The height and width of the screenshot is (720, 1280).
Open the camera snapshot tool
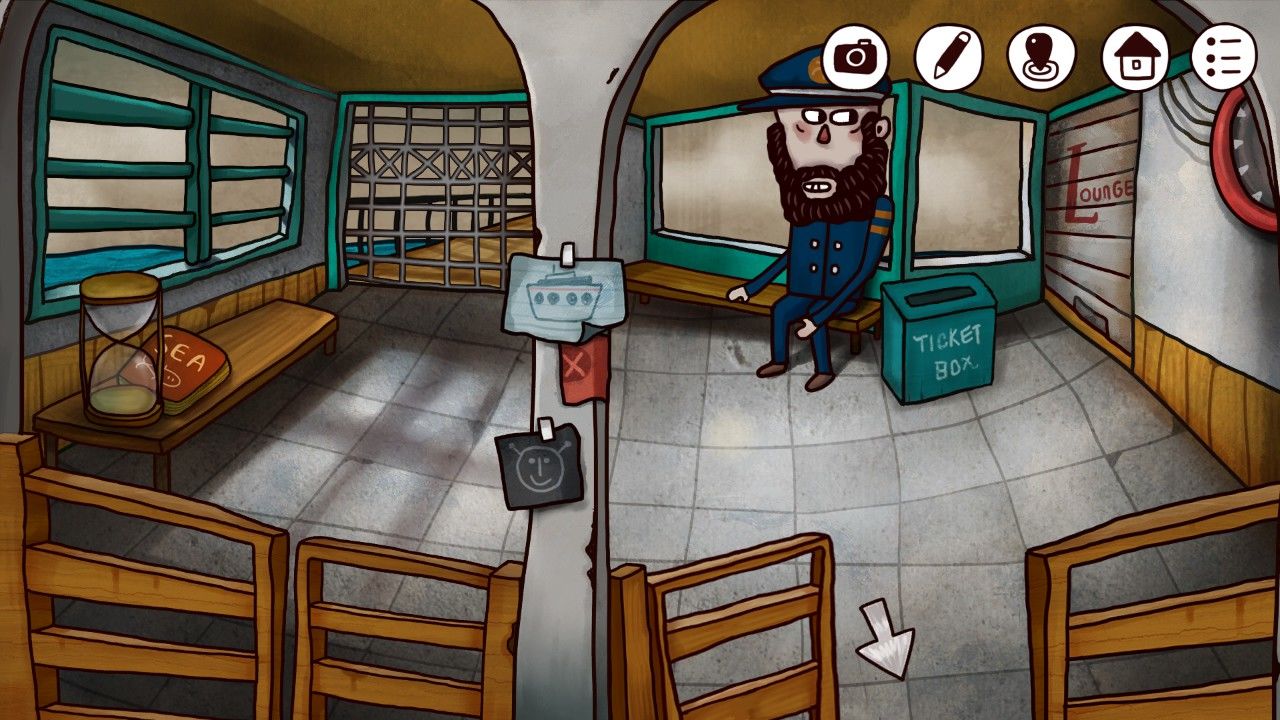(856, 58)
